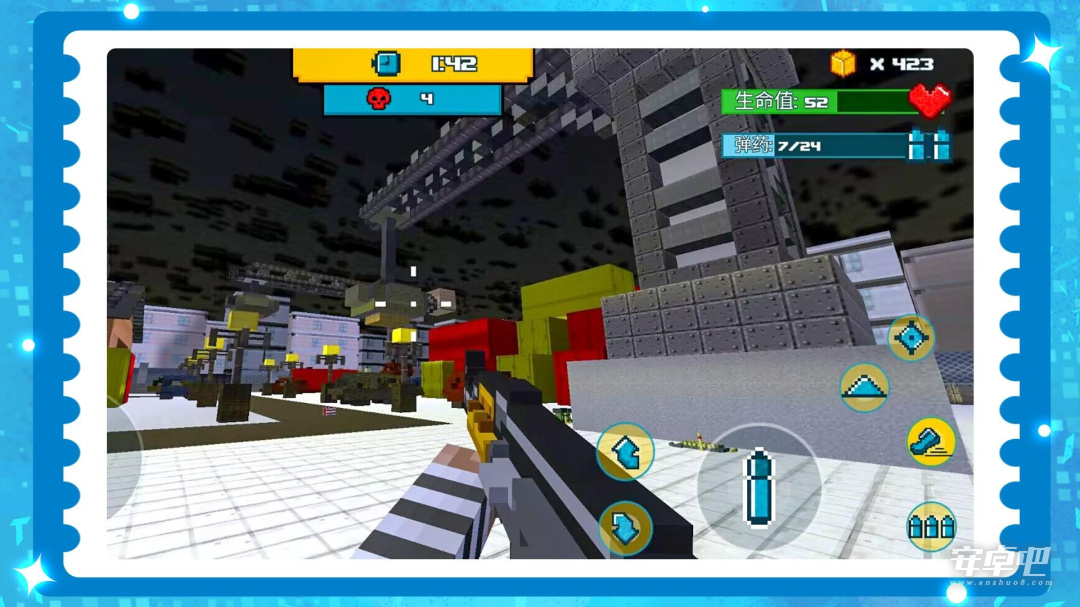
Task: Tap the downward curved arrow button
Action: (625, 528)
